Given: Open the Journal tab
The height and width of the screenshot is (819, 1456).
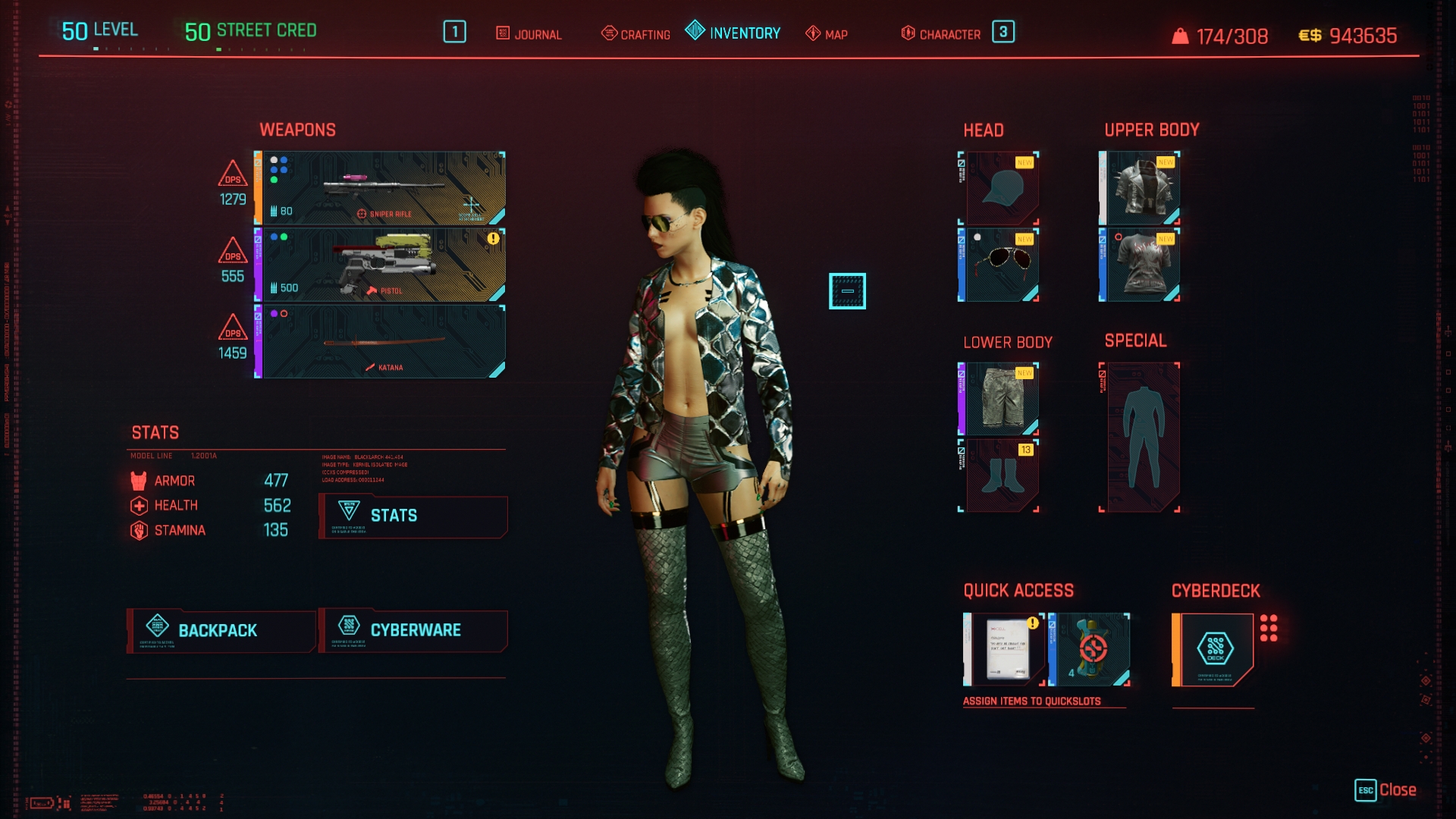Looking at the screenshot, I should pos(529,34).
